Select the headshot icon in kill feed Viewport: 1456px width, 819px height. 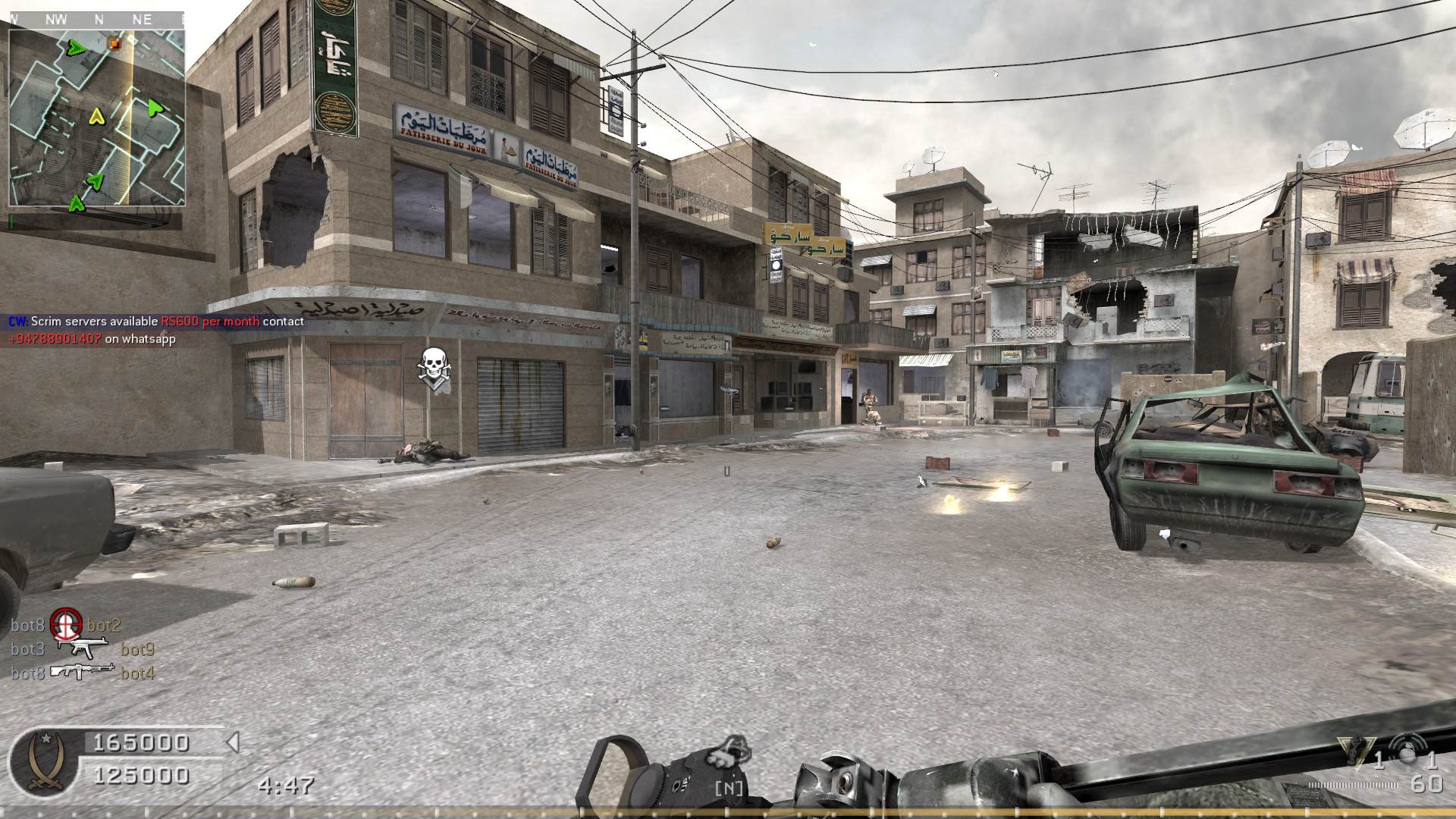pos(66,625)
